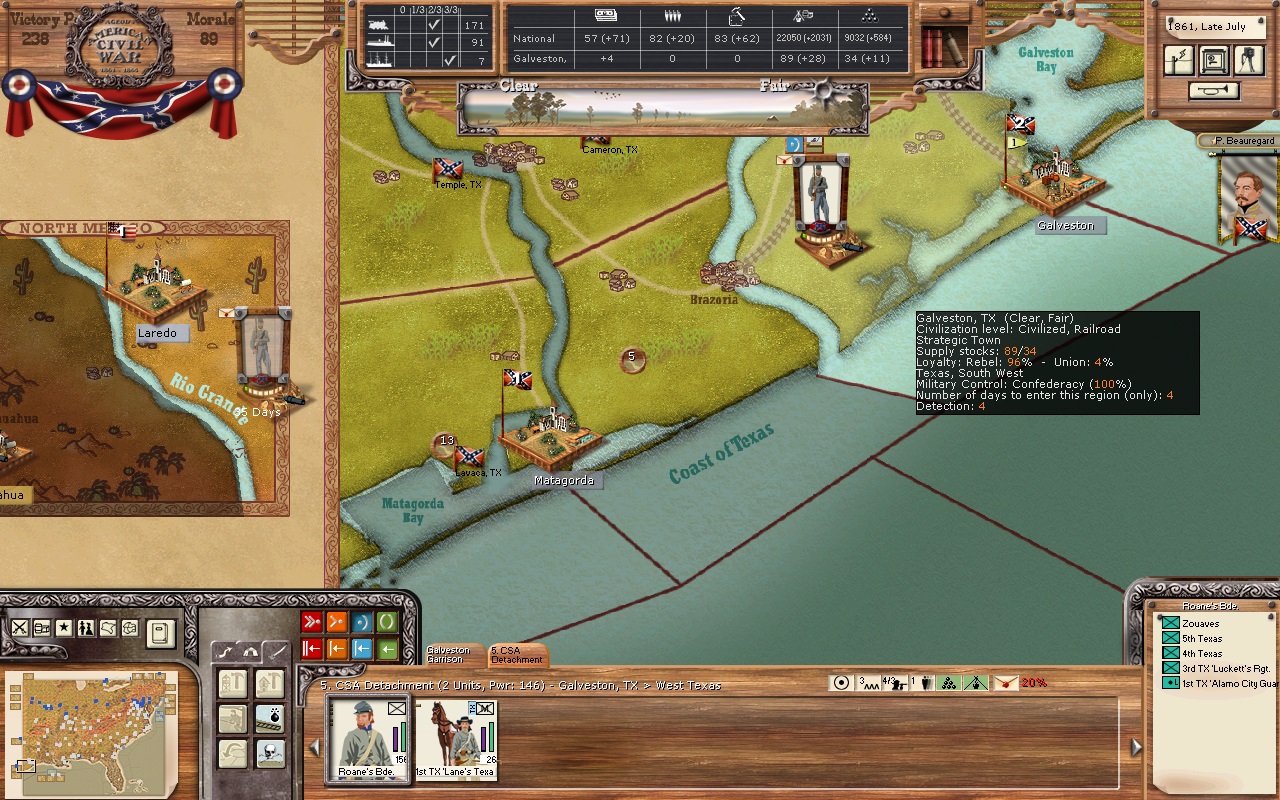This screenshot has height=800, width=1280.
Task: Click the bugle end turn button
Action: click(1214, 91)
